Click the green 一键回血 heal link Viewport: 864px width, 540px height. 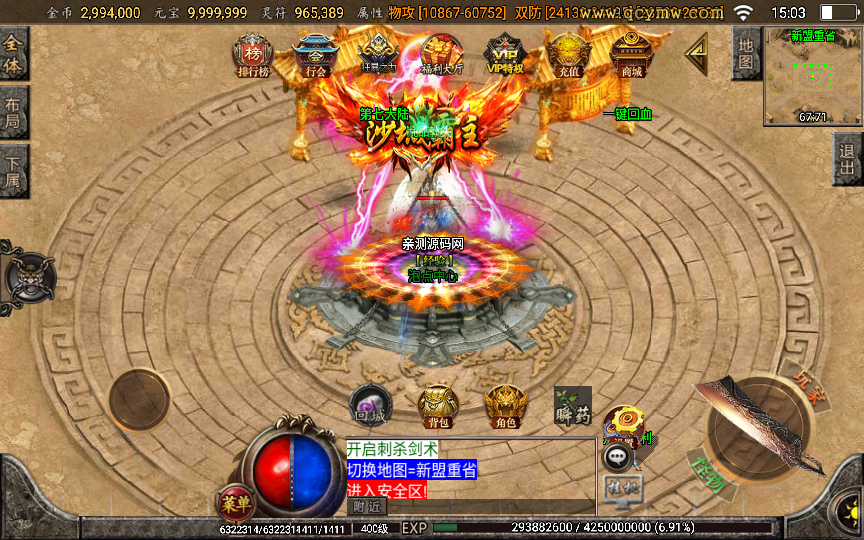627,114
